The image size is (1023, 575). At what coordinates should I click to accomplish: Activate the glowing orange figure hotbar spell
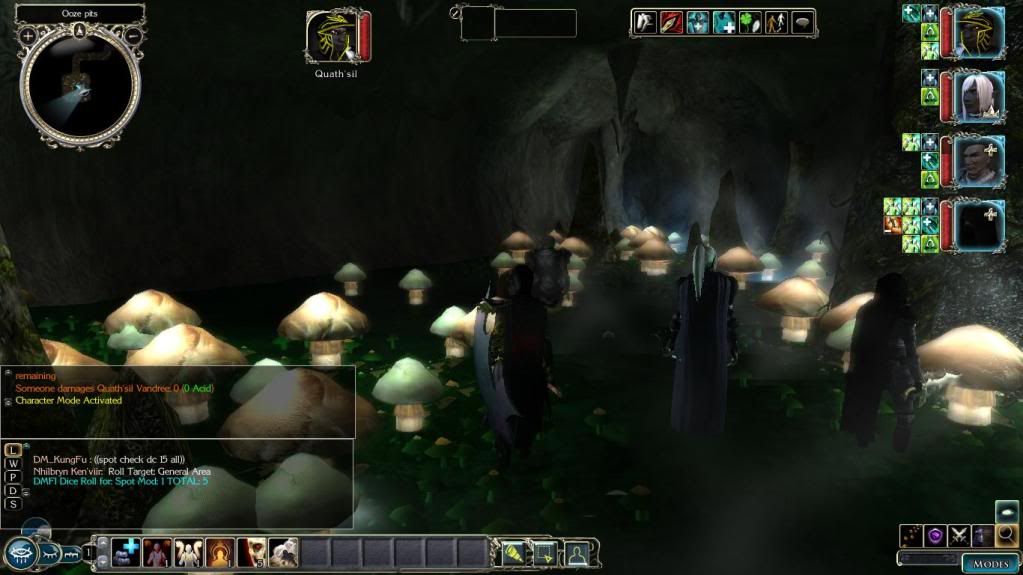(x=220, y=552)
